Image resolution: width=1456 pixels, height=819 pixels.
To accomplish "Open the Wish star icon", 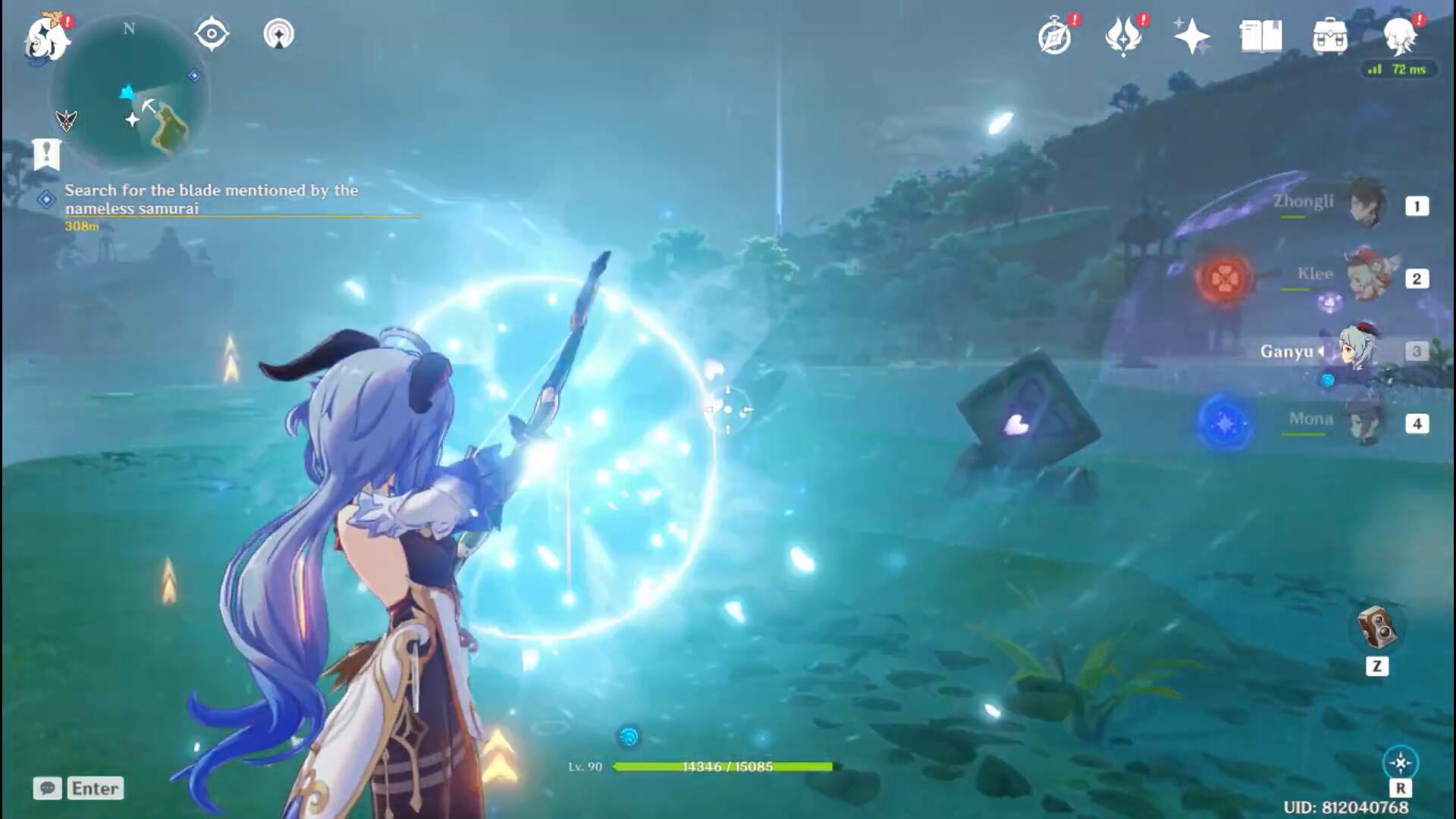I will click(1191, 36).
